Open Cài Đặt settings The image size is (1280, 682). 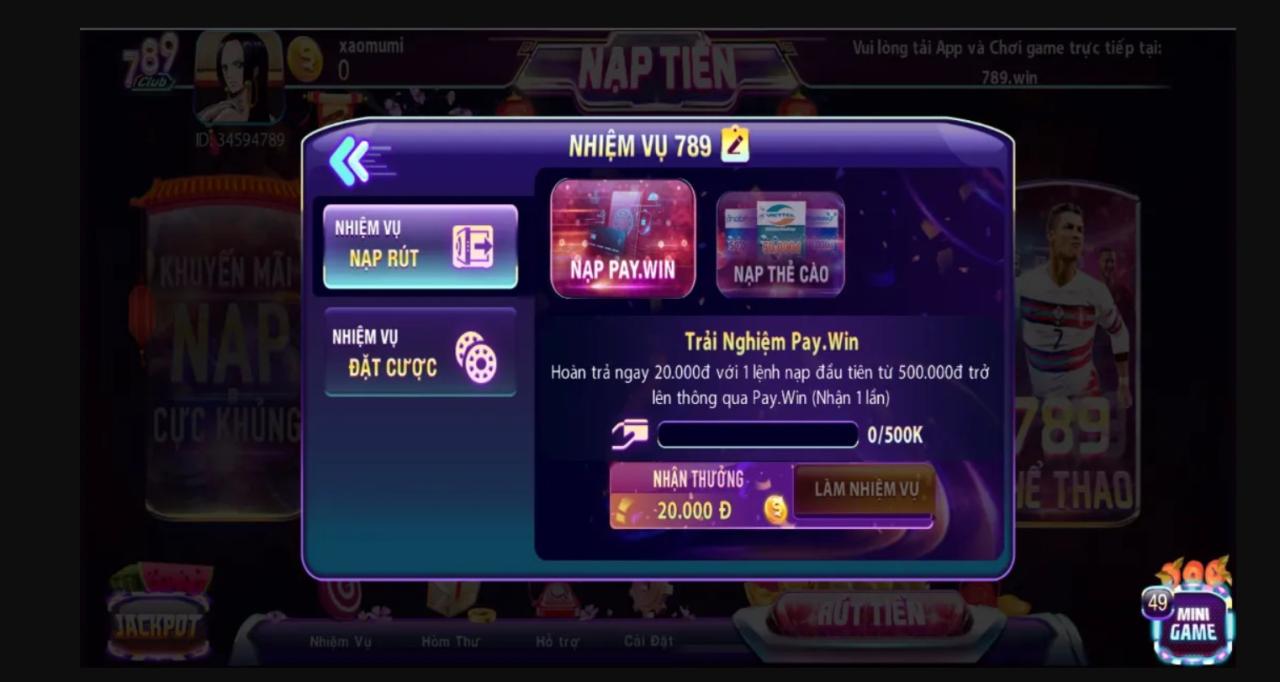coord(649,640)
